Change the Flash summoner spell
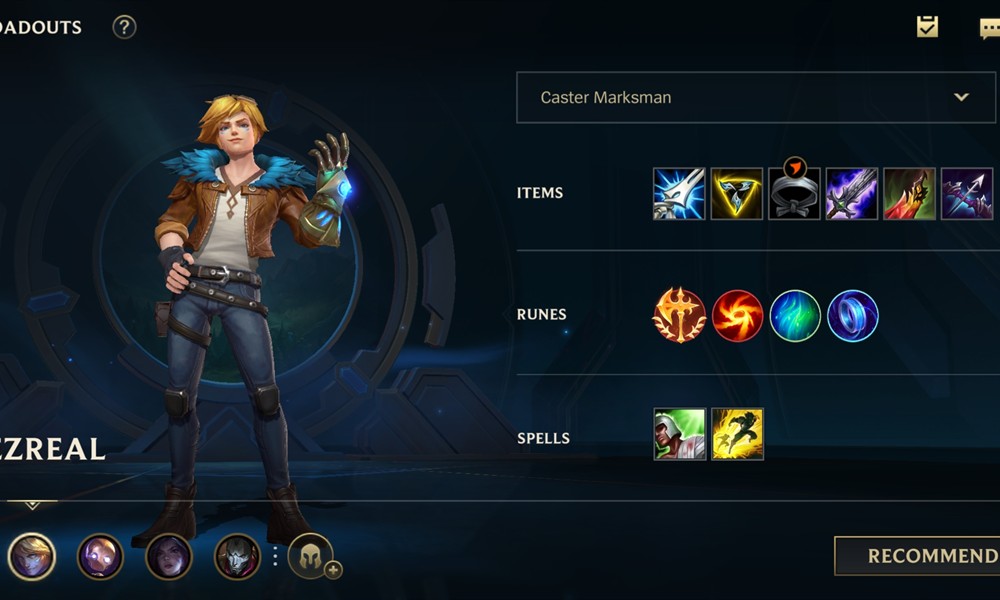 pyautogui.click(x=737, y=434)
